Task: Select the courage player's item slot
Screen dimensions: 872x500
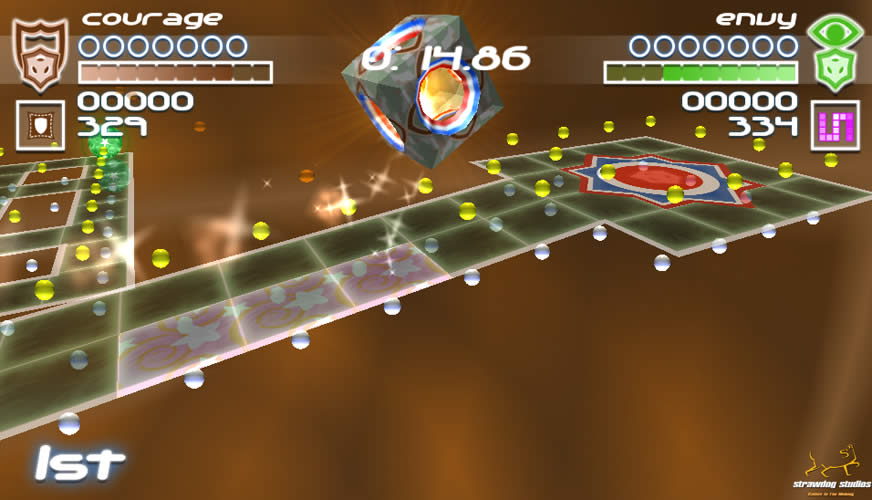Action: tap(40, 124)
